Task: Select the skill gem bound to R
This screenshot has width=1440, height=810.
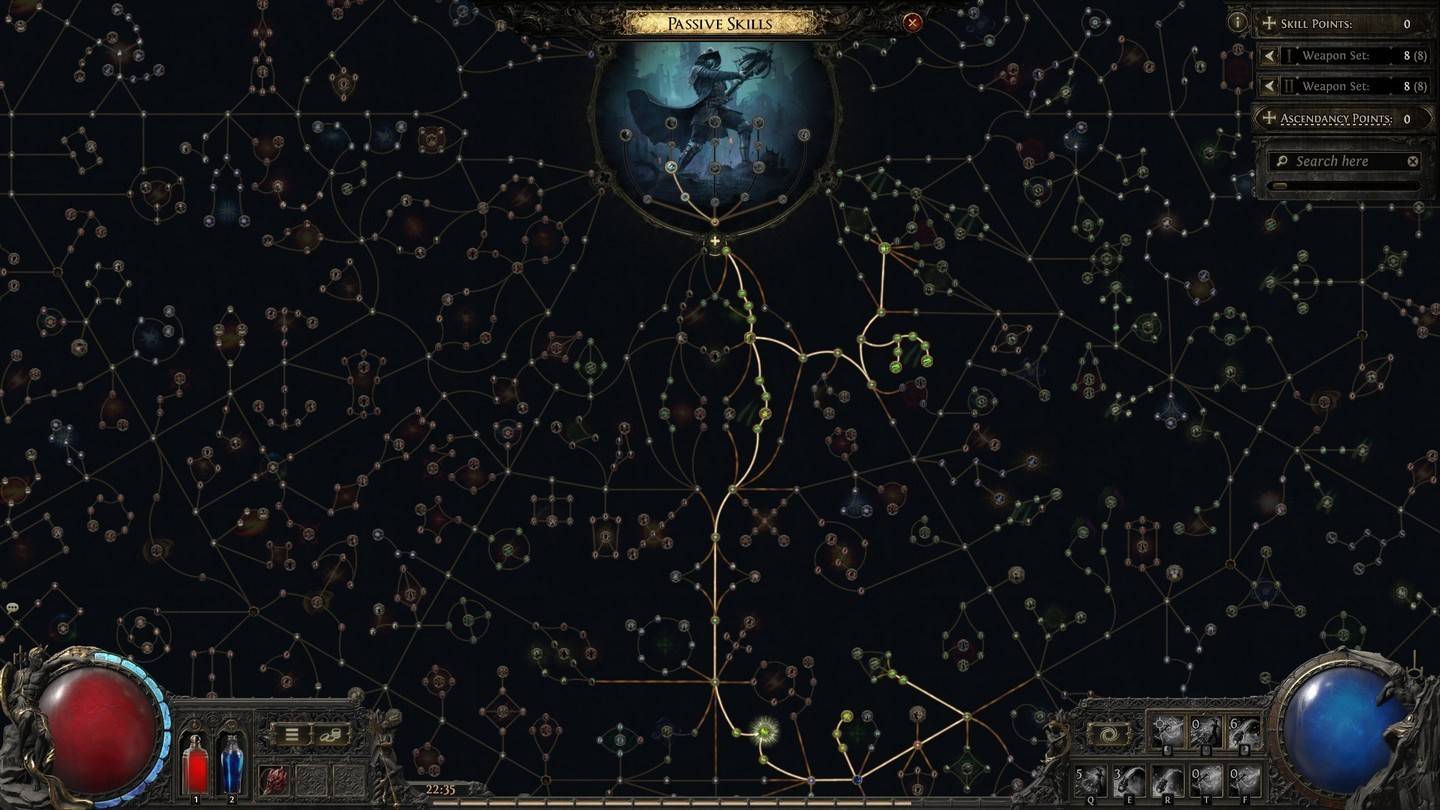Action: 1166,779
